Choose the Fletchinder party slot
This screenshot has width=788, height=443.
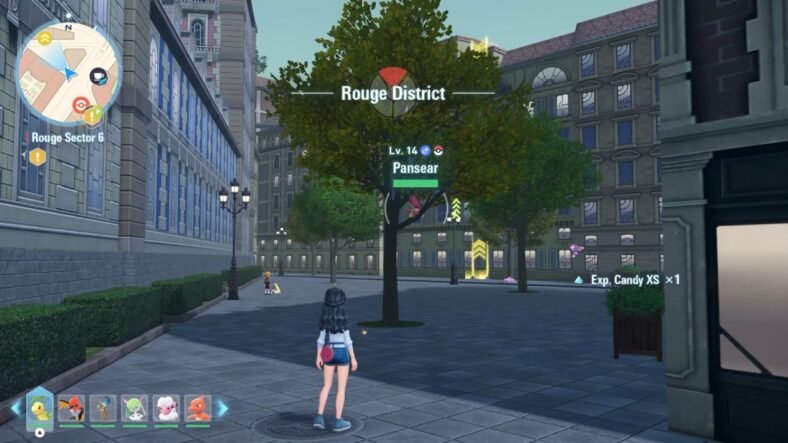[x=72, y=407]
